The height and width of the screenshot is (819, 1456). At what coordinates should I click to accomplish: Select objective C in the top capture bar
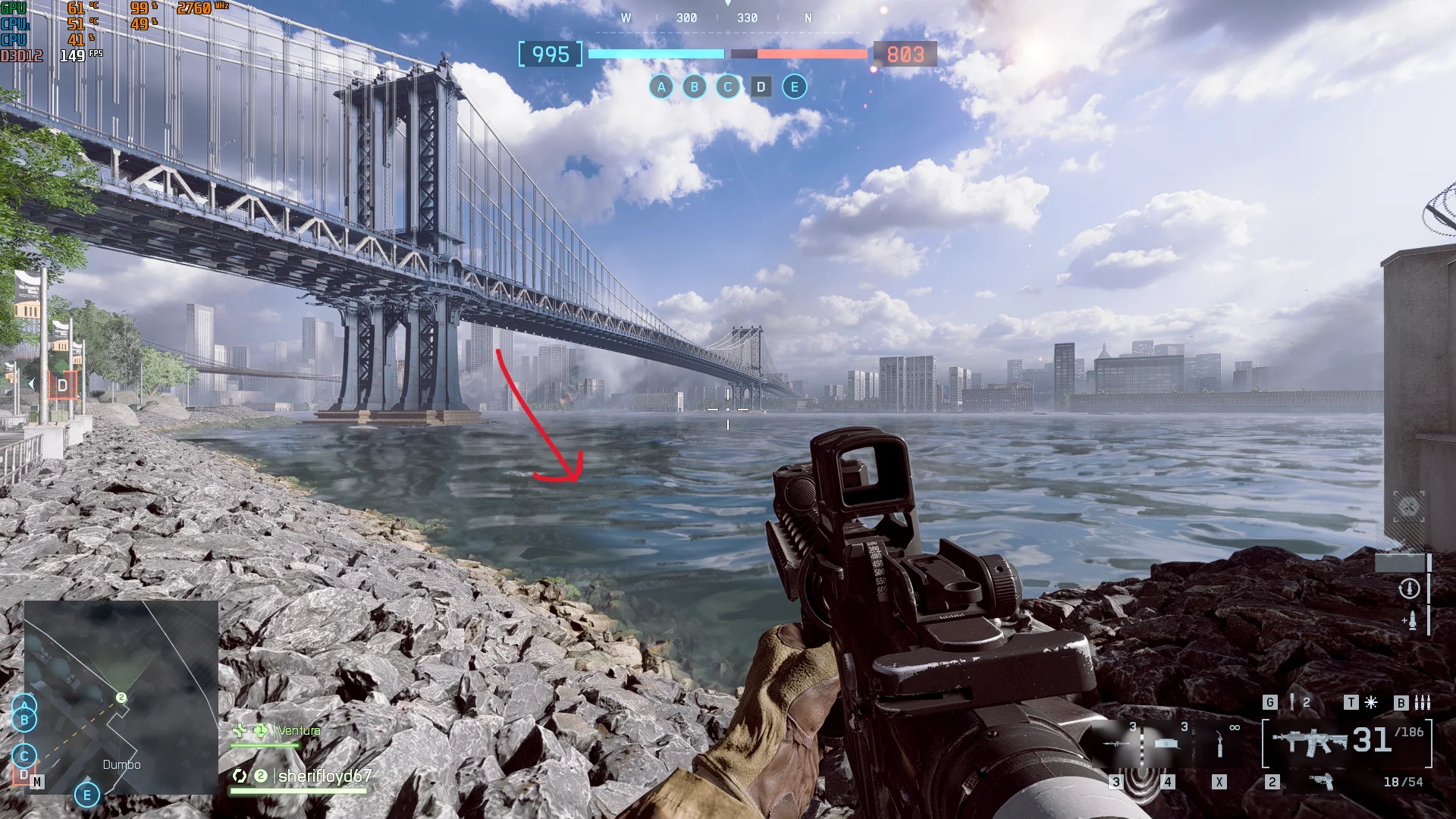(x=728, y=87)
